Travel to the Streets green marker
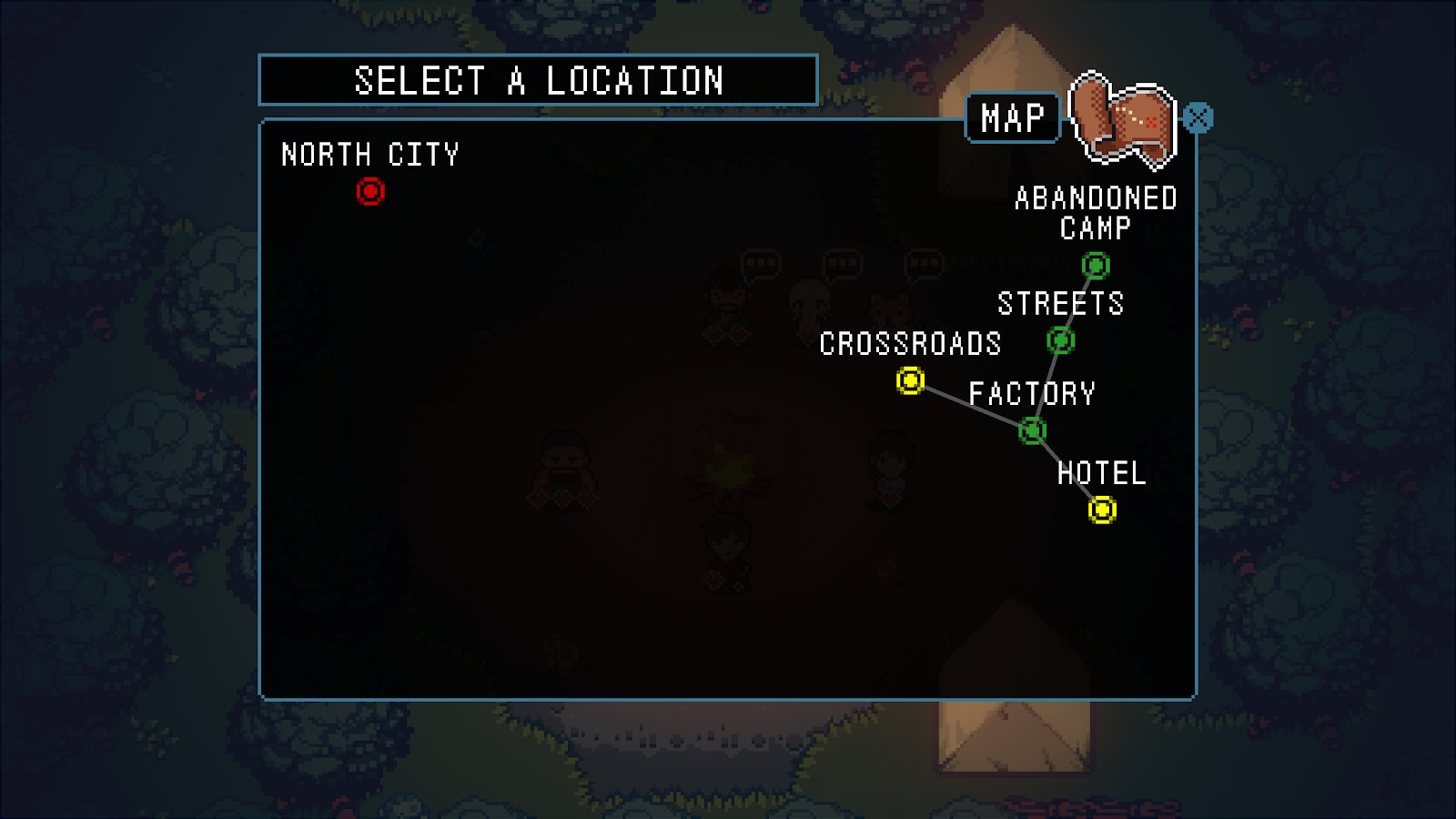The image size is (1456, 819). pos(1060,341)
